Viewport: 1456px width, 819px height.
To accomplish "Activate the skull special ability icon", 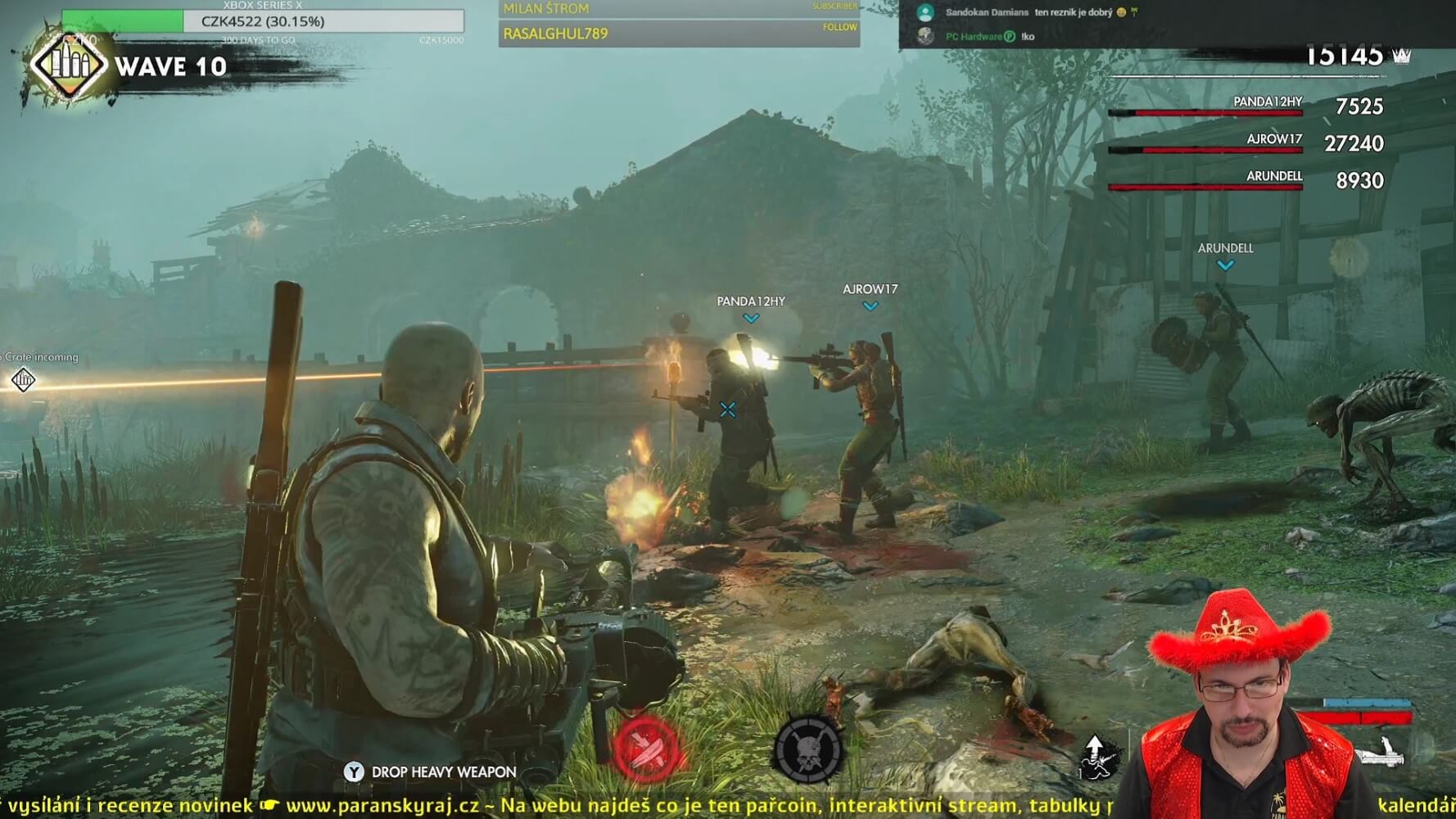I will 807,749.
